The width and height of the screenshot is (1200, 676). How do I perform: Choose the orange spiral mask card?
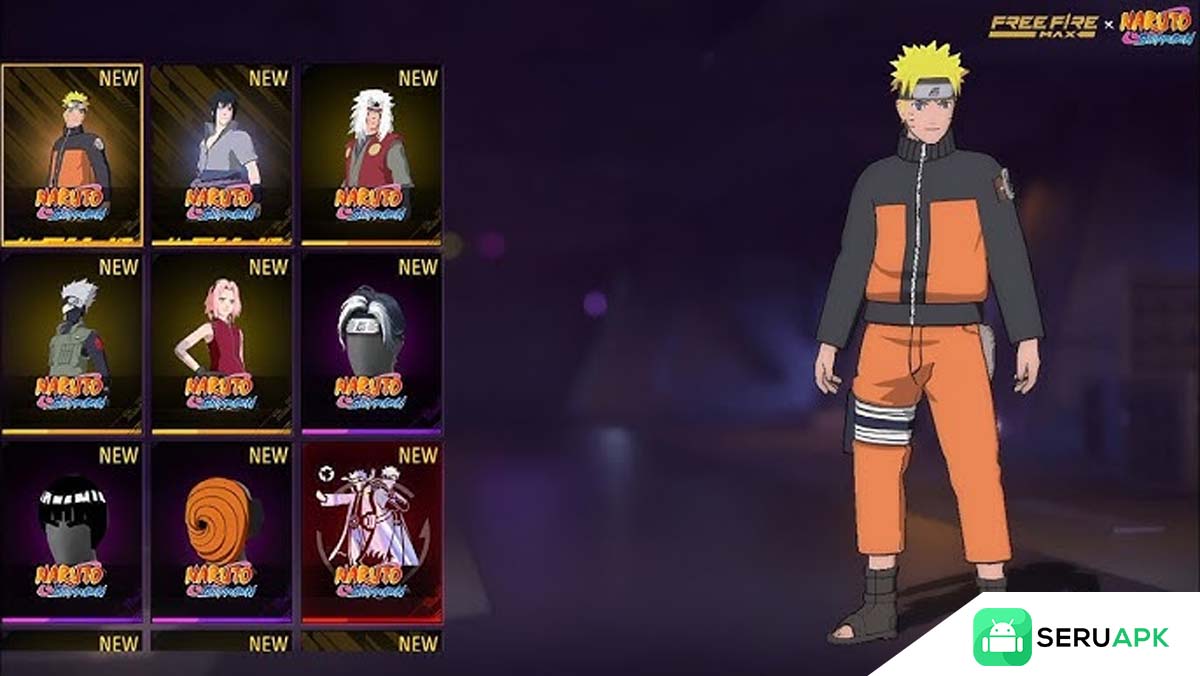point(221,532)
